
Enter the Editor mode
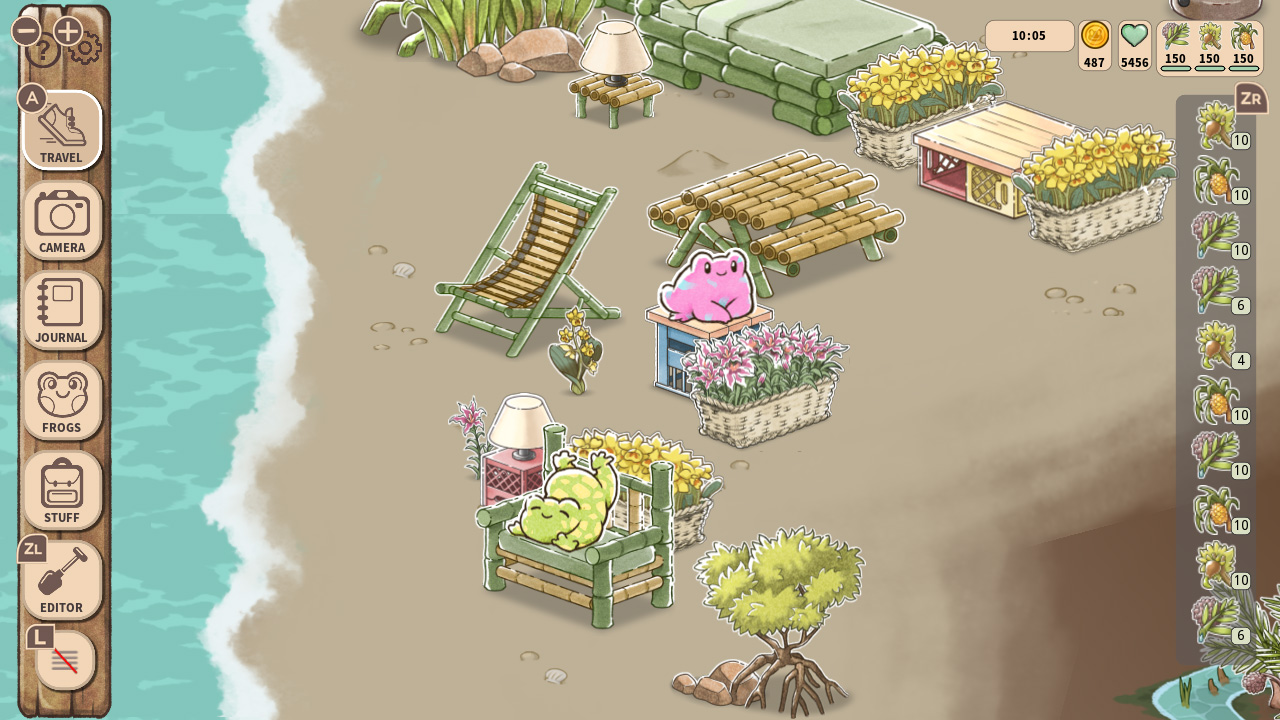point(62,580)
